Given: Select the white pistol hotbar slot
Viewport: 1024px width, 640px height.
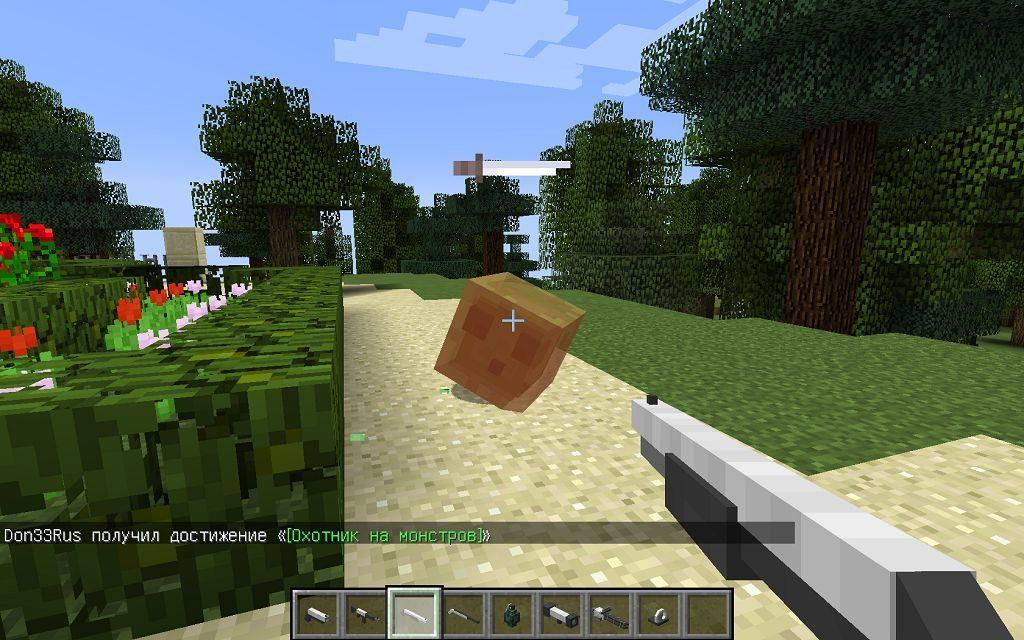Looking at the screenshot, I should 317,612.
